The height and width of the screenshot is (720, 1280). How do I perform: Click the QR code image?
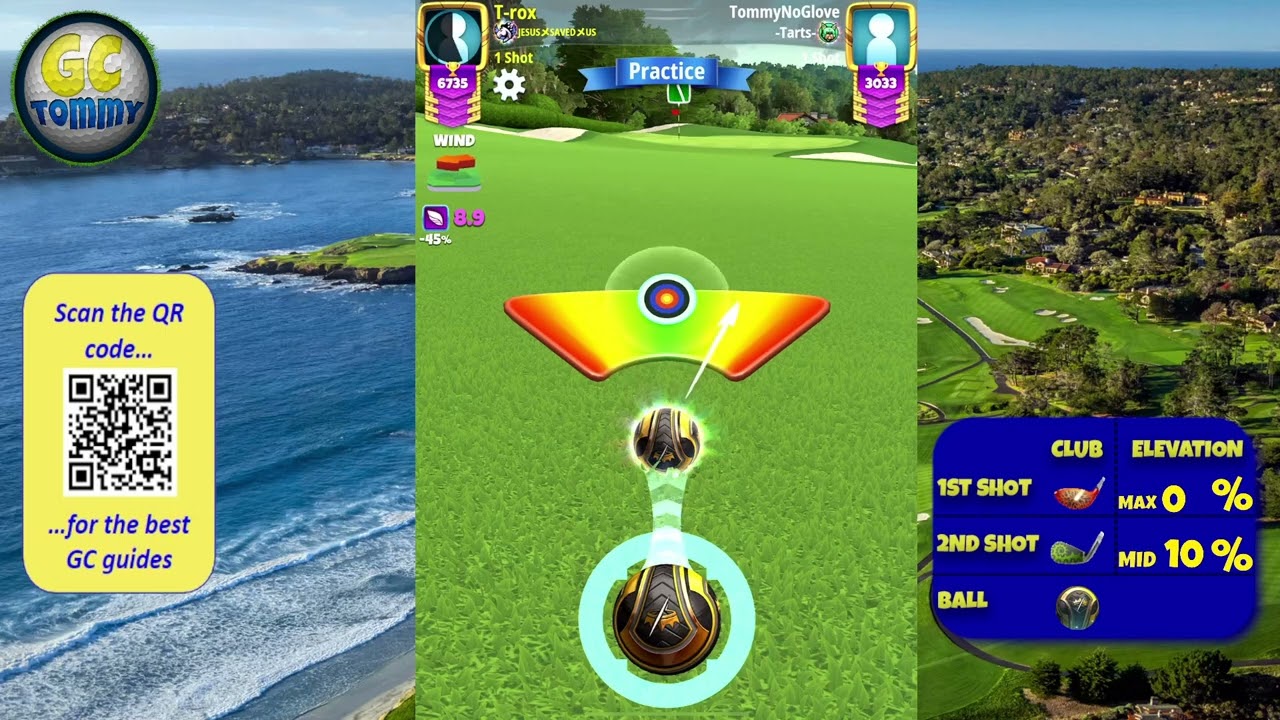pos(120,432)
